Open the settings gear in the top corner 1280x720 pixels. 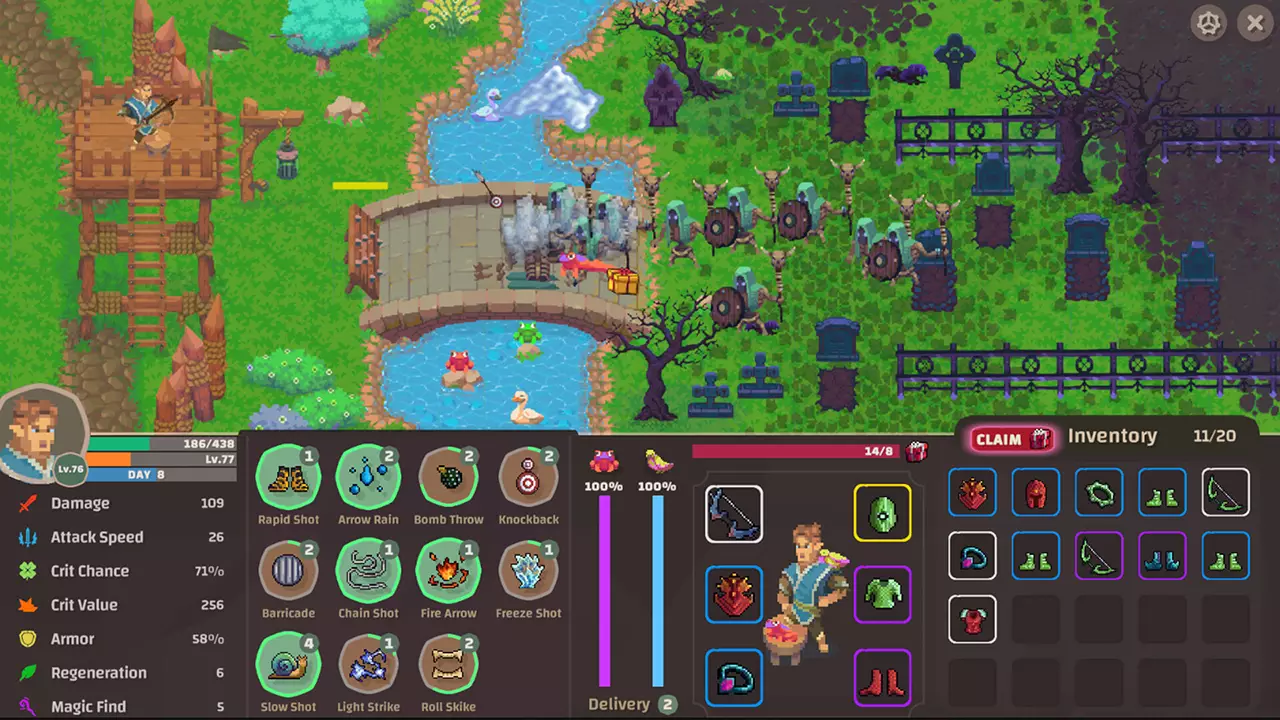click(x=1208, y=23)
